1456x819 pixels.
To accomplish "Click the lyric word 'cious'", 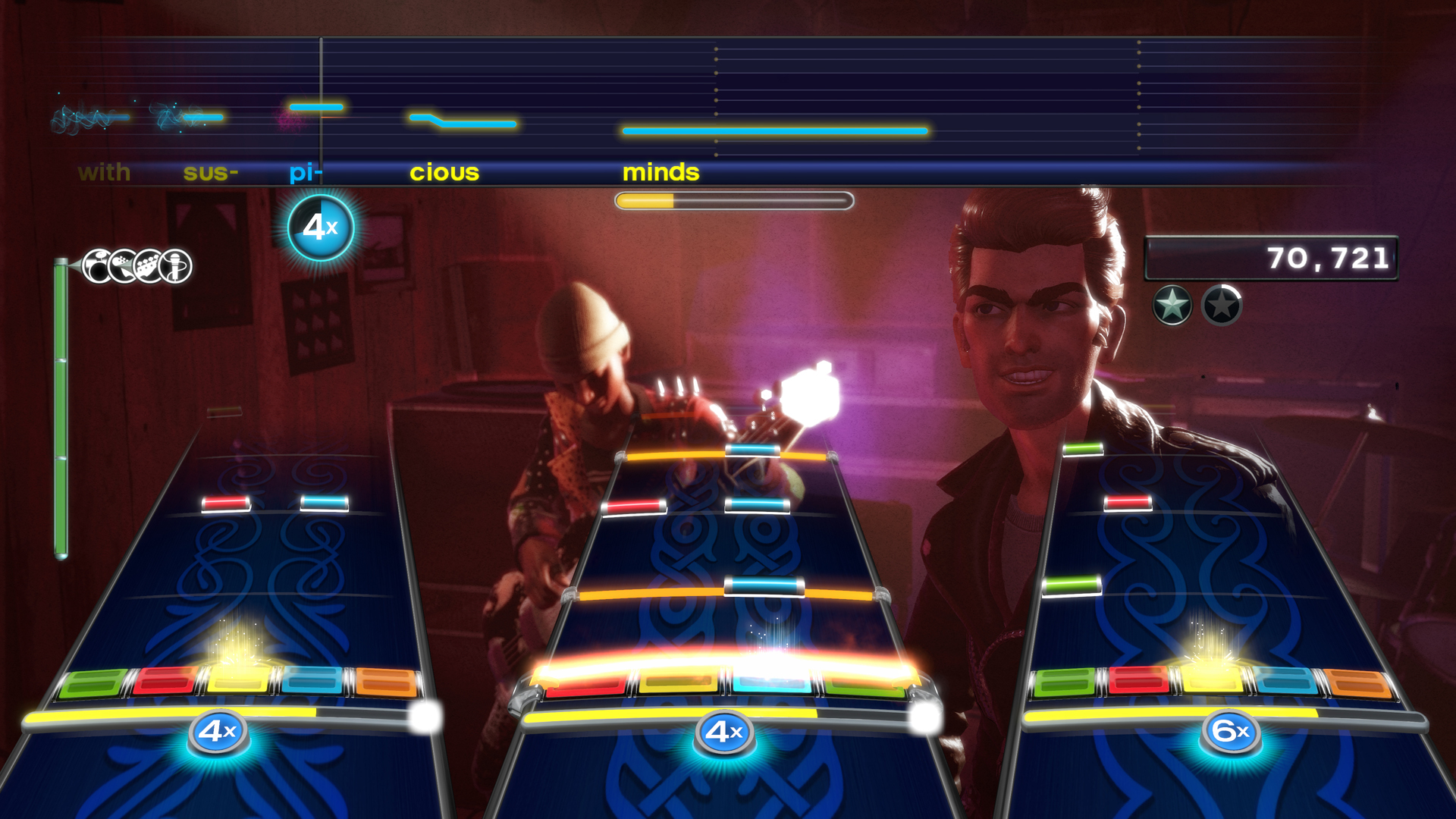I will [x=444, y=172].
